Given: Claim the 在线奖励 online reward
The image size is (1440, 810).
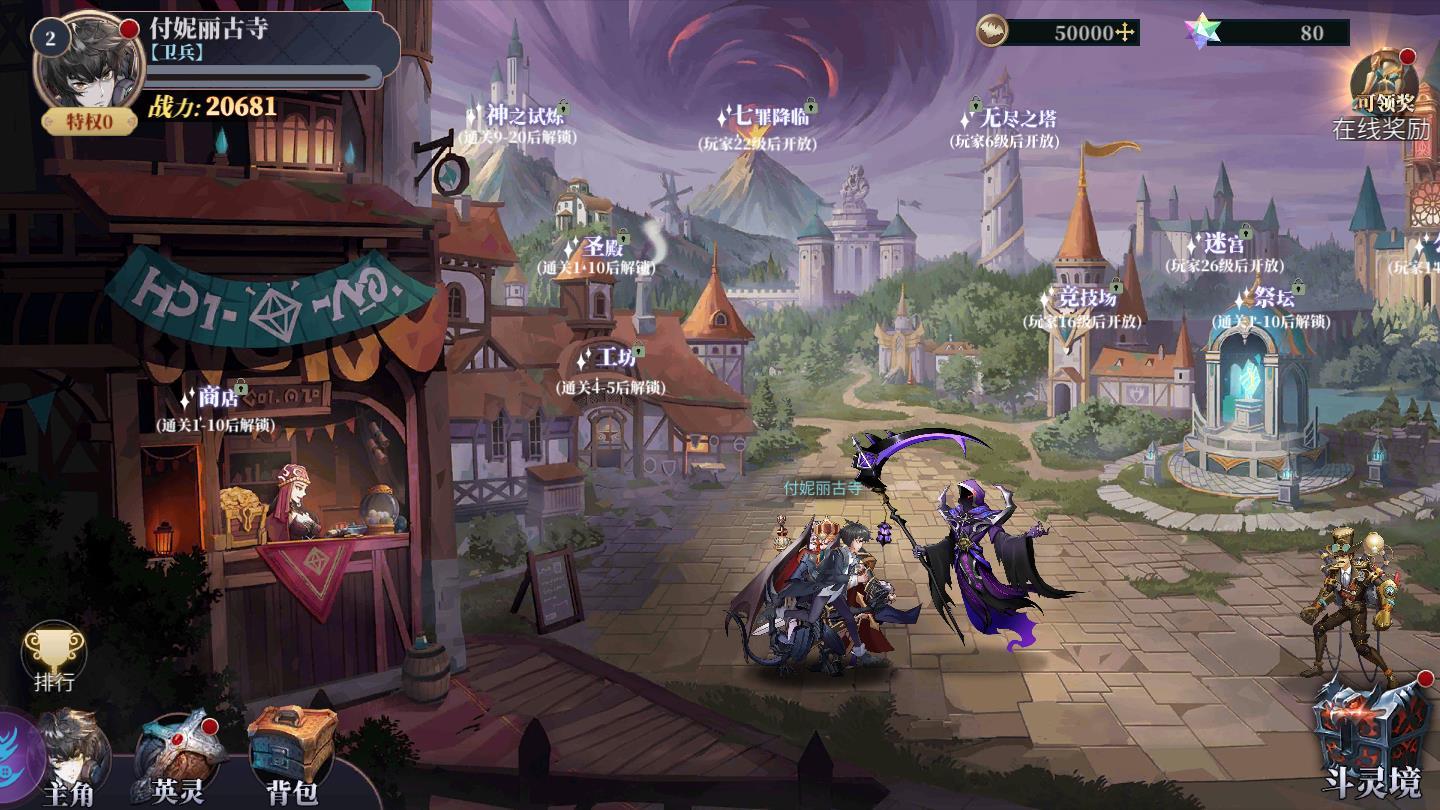Looking at the screenshot, I should (1384, 96).
